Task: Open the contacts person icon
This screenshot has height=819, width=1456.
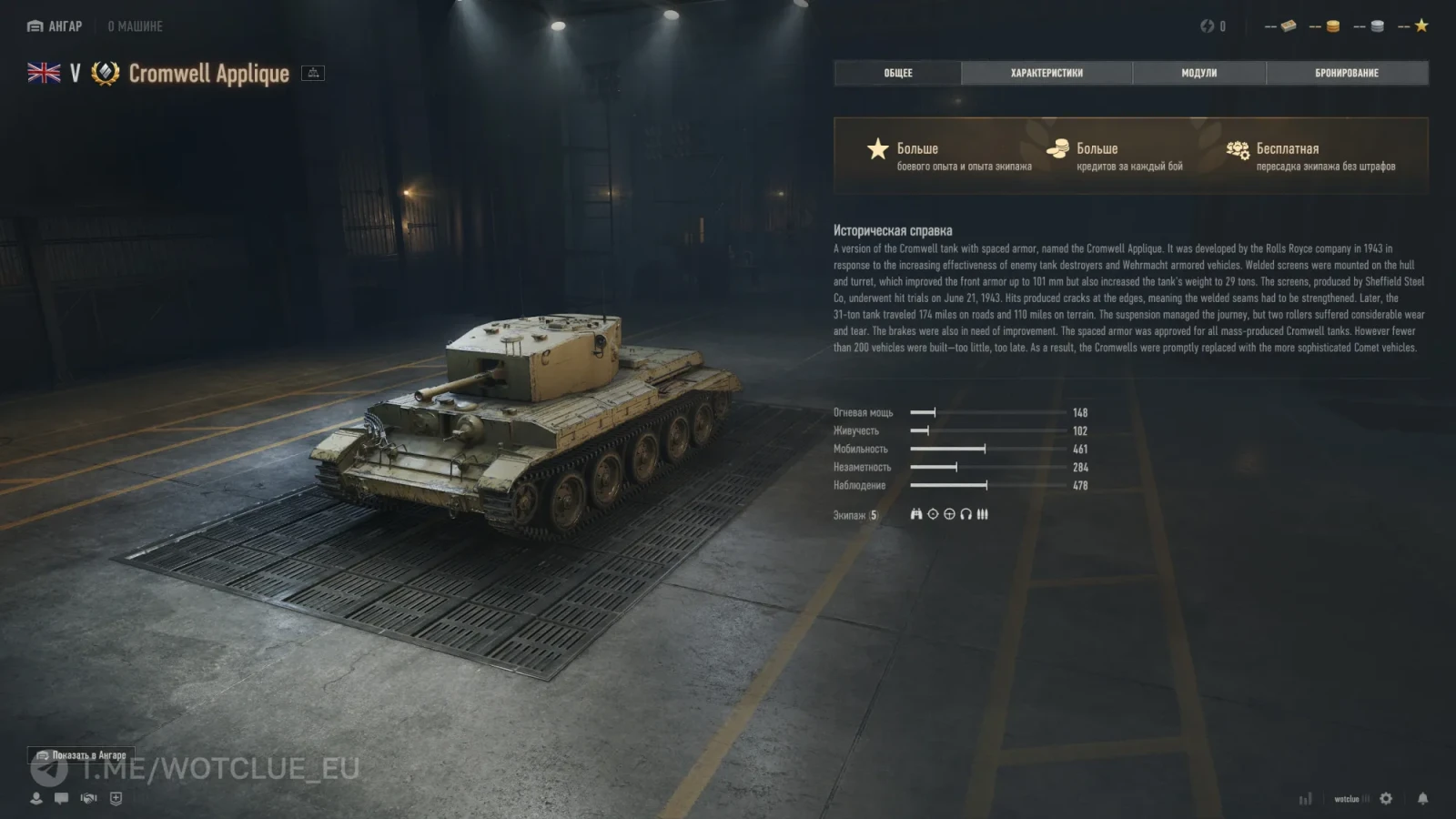Action: pyautogui.click(x=36, y=798)
